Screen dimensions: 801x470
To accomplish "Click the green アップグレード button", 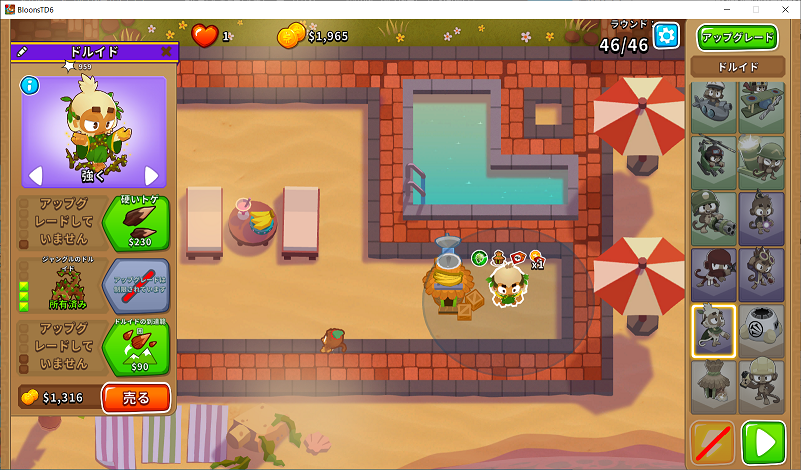I will pyautogui.click(x=738, y=38).
